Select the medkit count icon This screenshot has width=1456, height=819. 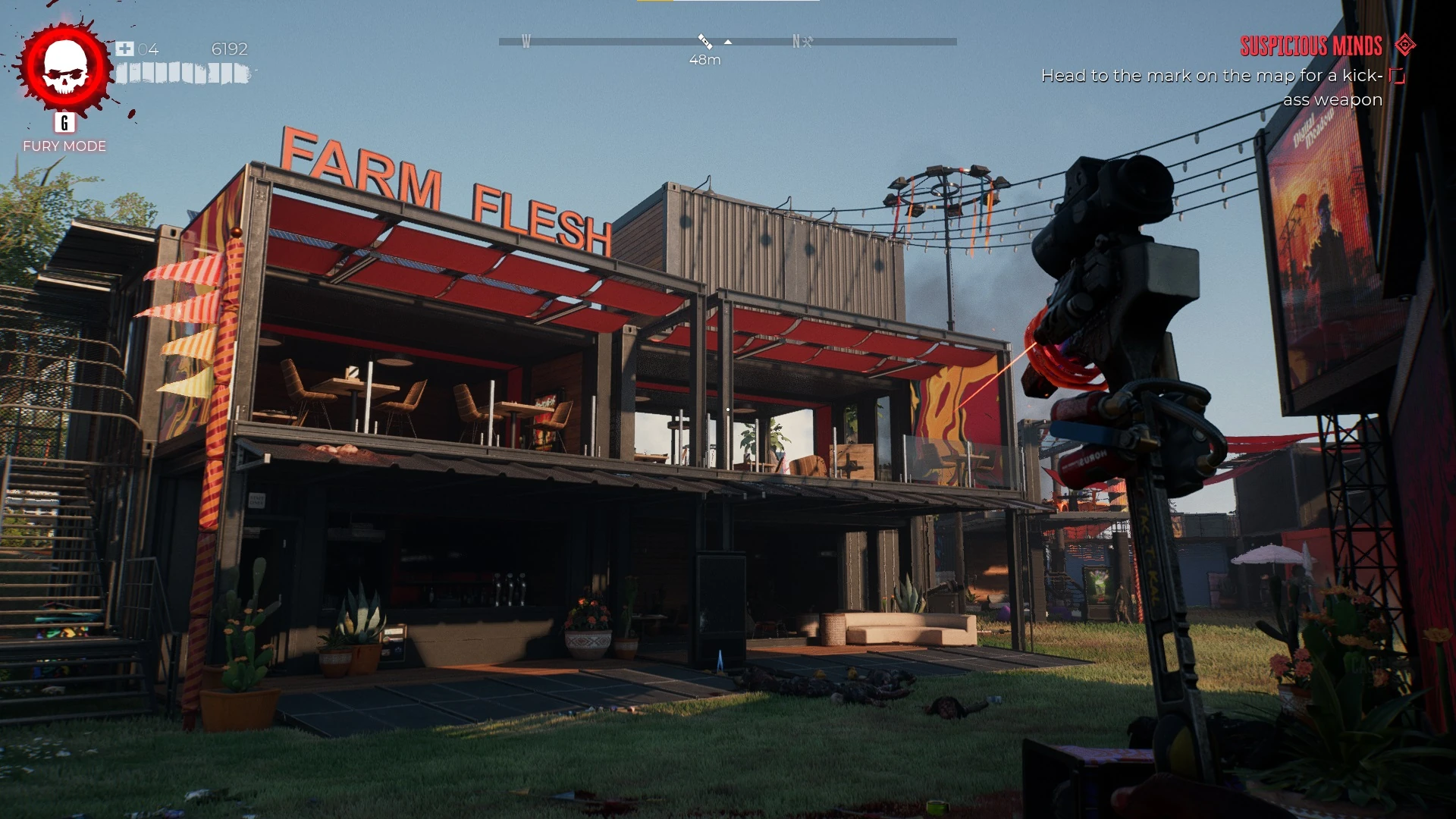click(125, 49)
